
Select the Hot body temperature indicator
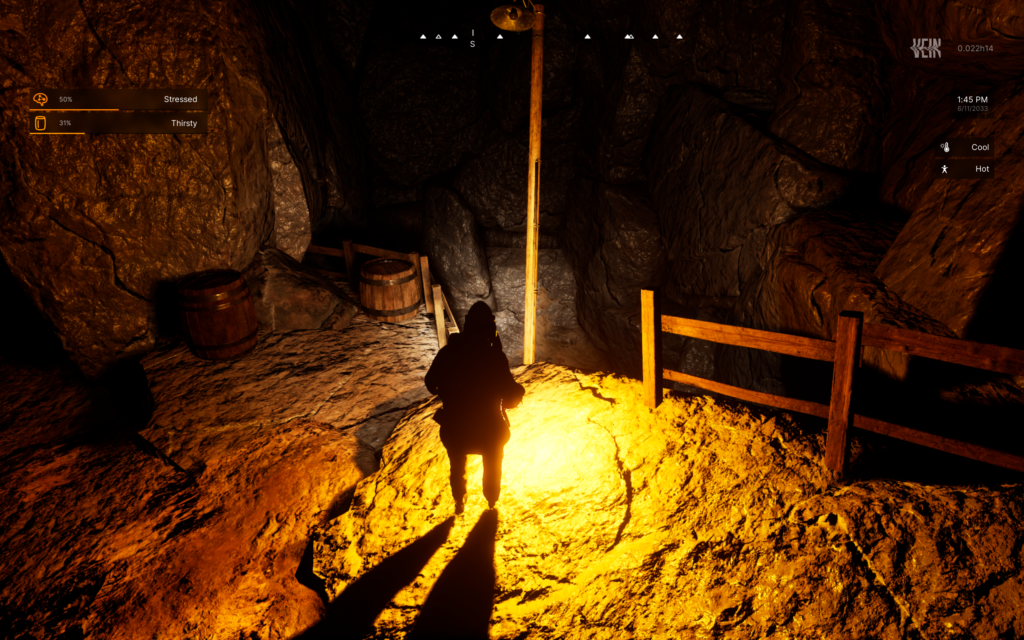click(945, 169)
